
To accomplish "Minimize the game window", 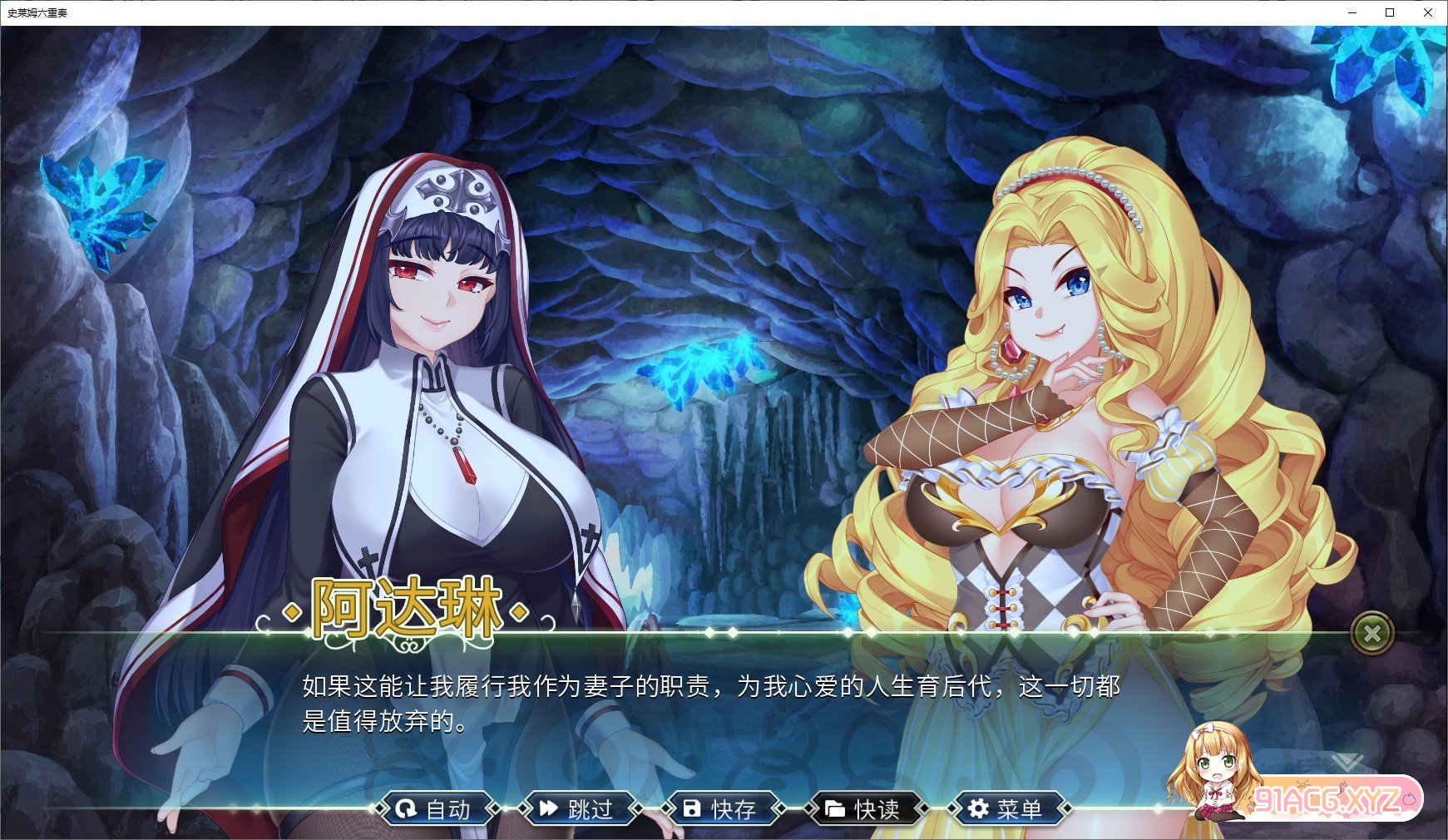I will pos(1352,12).
